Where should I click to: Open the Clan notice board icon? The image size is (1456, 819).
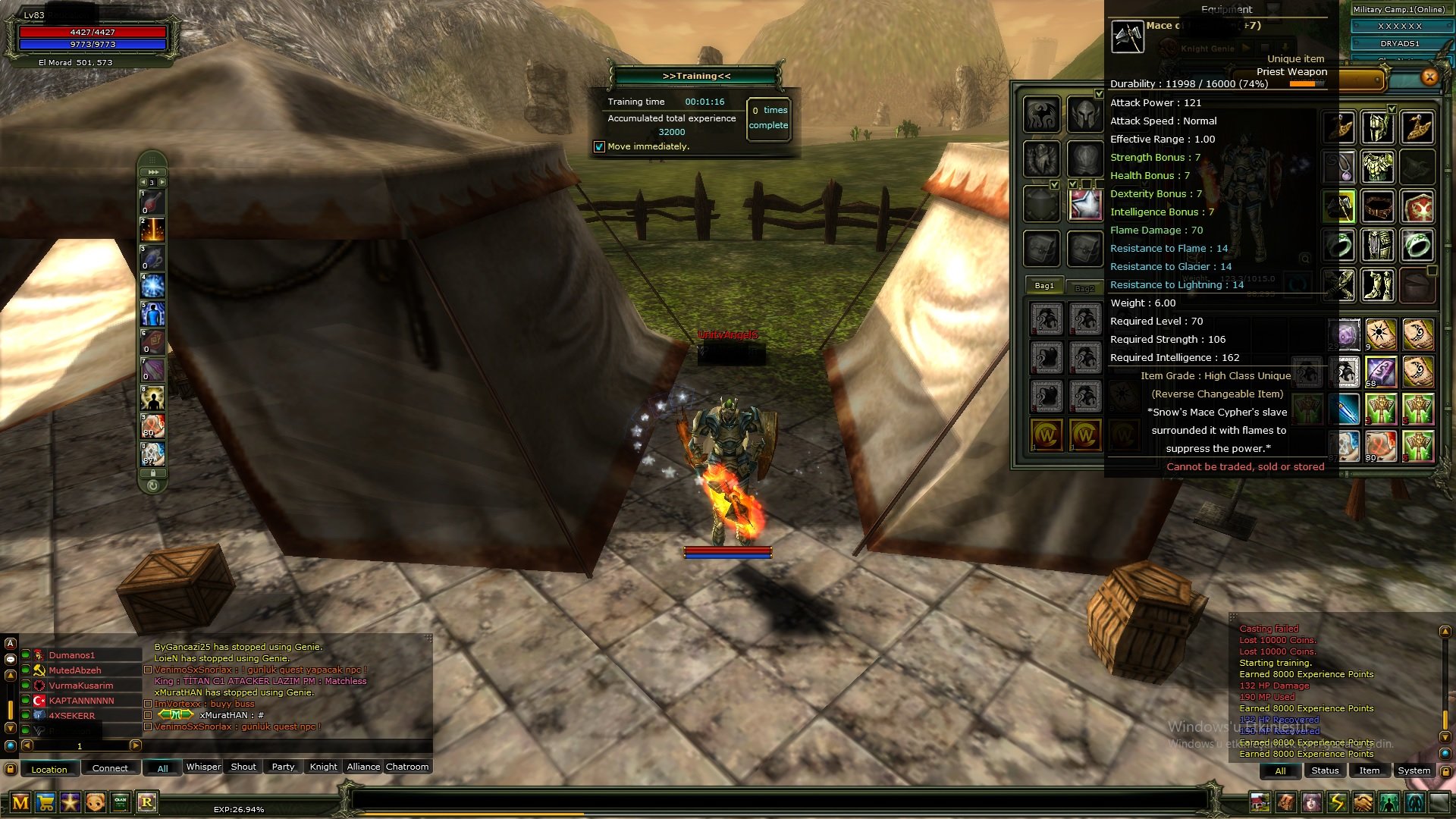pos(120,802)
